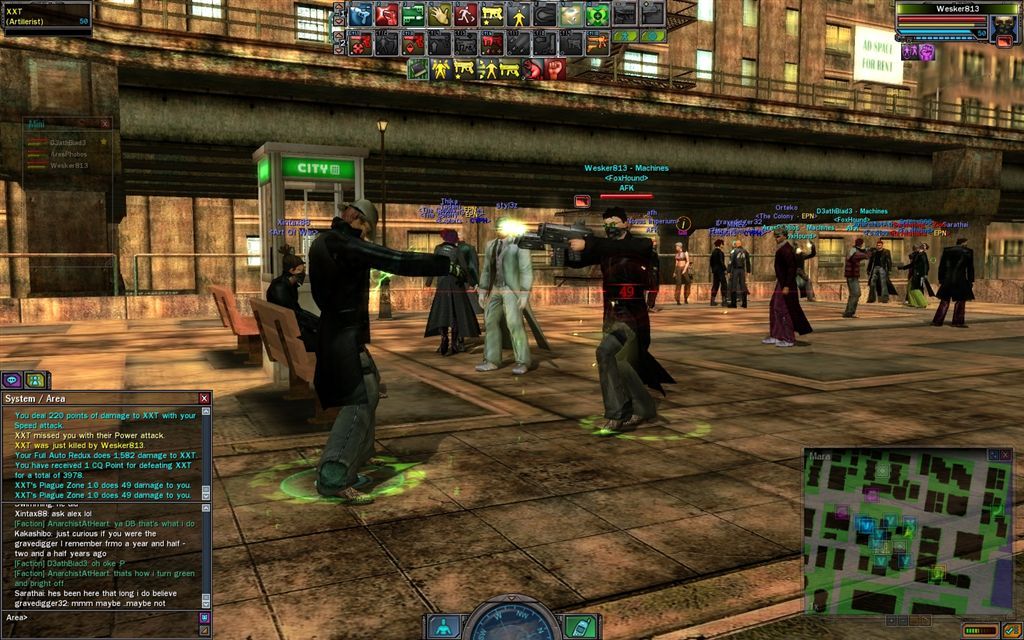Select the green medical cross ability

pyautogui.click(x=597, y=15)
